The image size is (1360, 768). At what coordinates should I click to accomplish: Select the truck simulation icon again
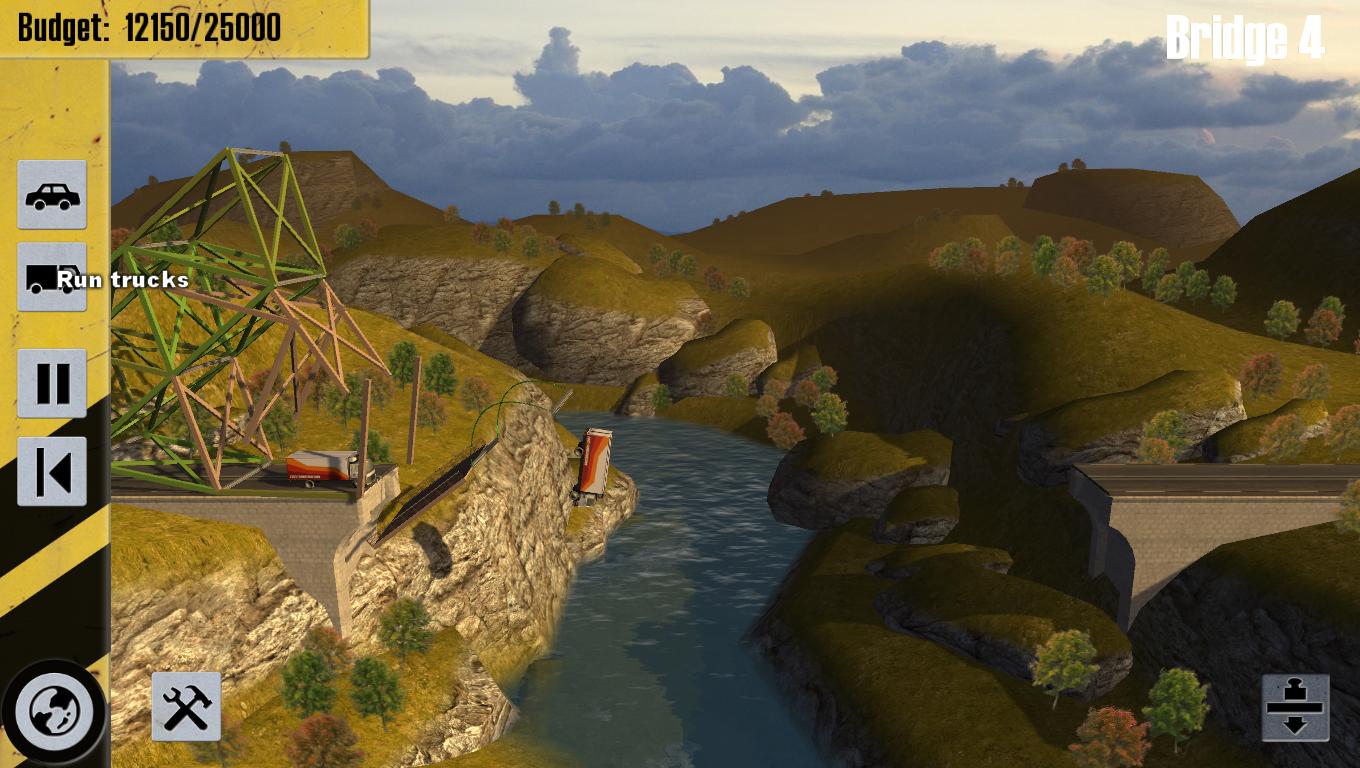coord(51,277)
